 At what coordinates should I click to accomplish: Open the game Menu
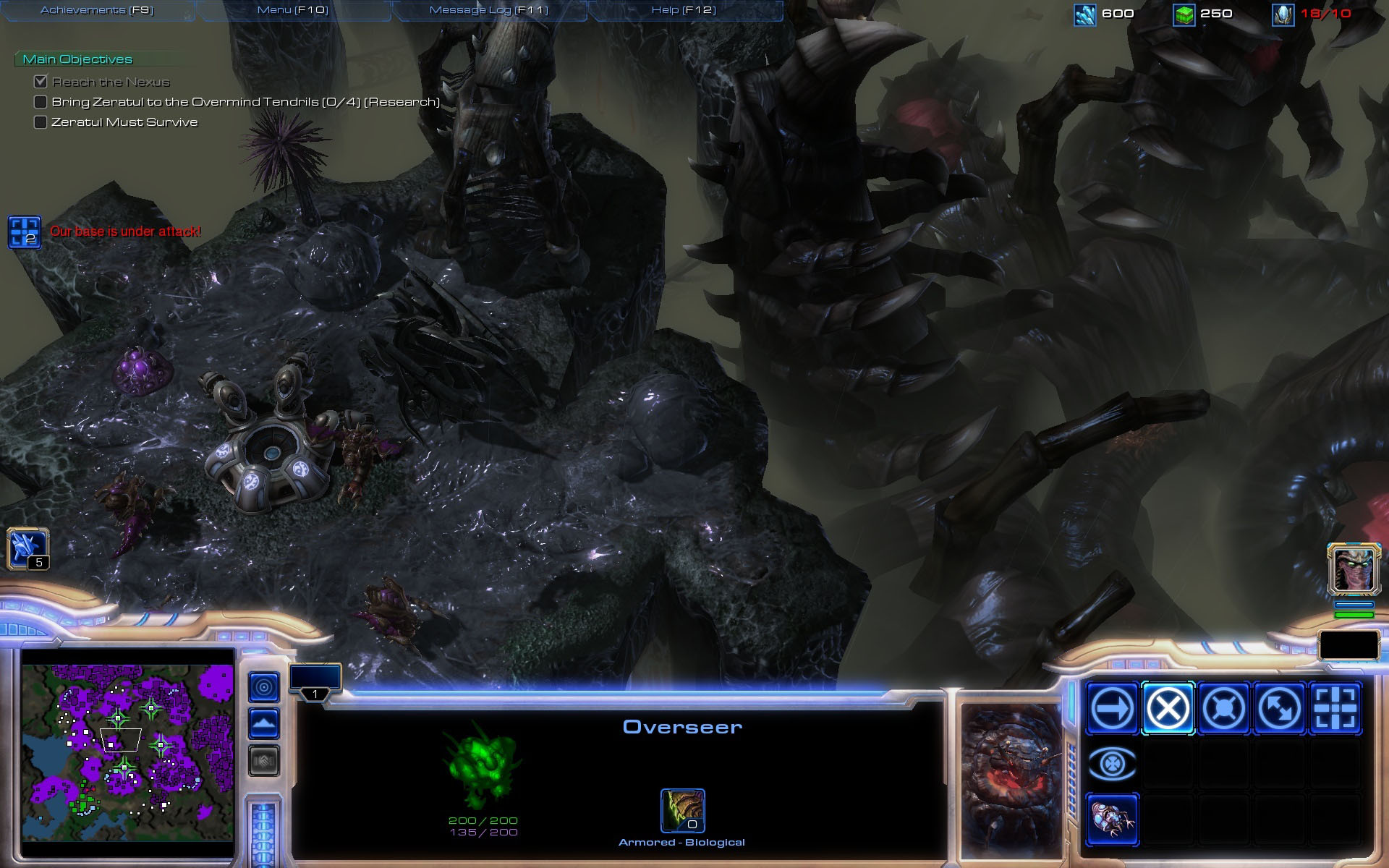[292, 10]
